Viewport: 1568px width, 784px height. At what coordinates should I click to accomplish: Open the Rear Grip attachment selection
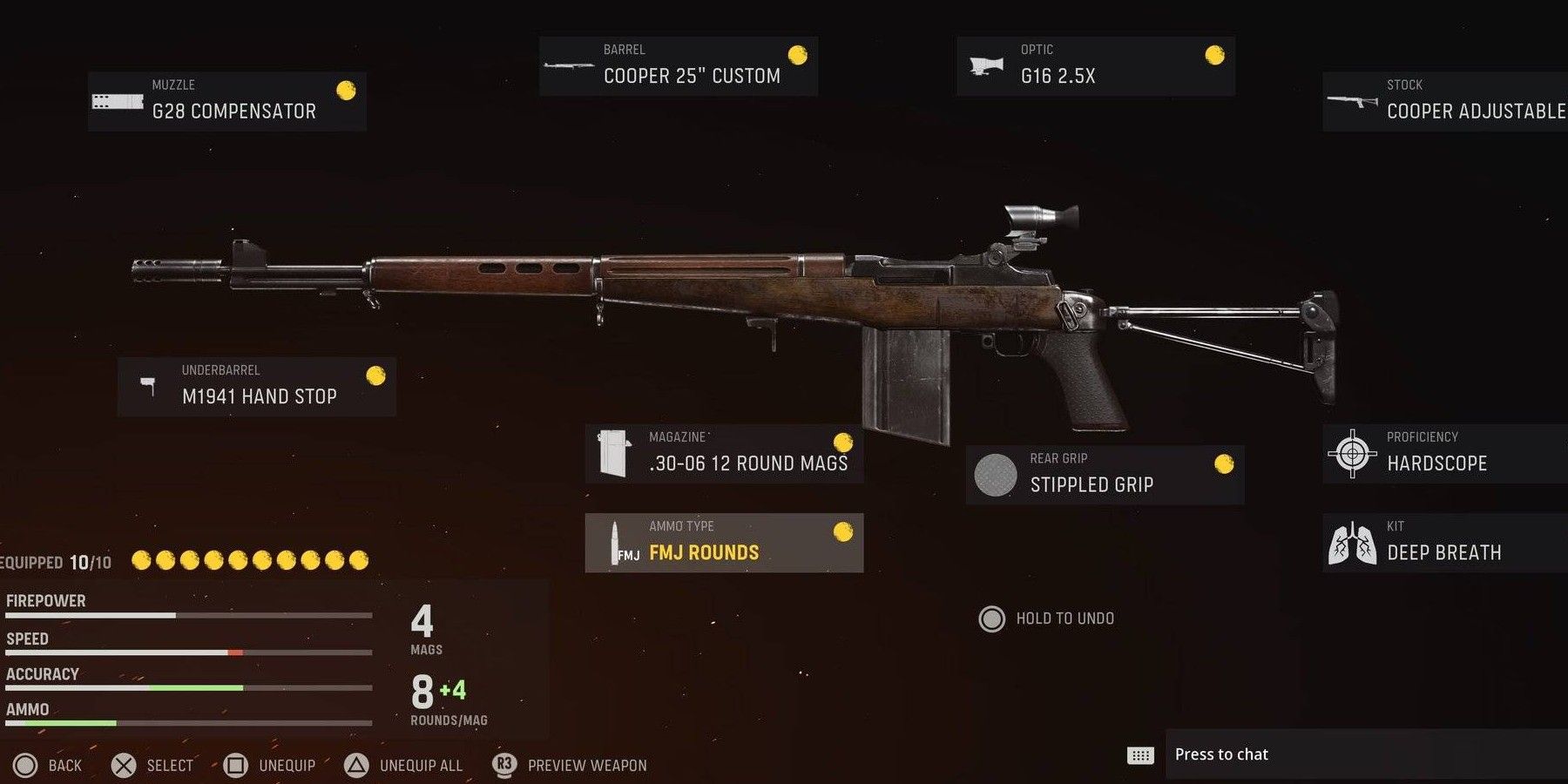[x=1106, y=475]
